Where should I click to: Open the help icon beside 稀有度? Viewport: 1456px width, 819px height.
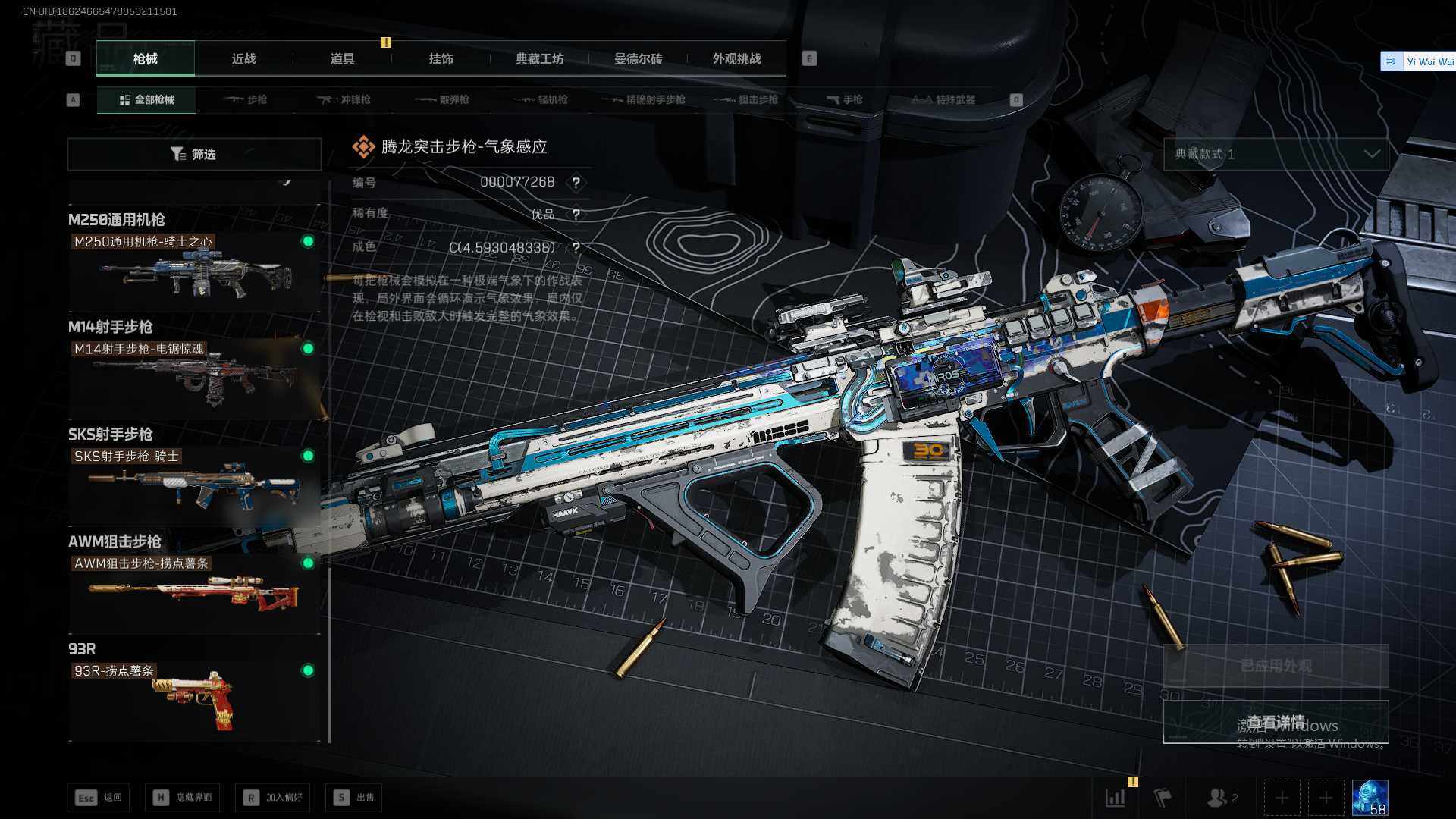576,215
